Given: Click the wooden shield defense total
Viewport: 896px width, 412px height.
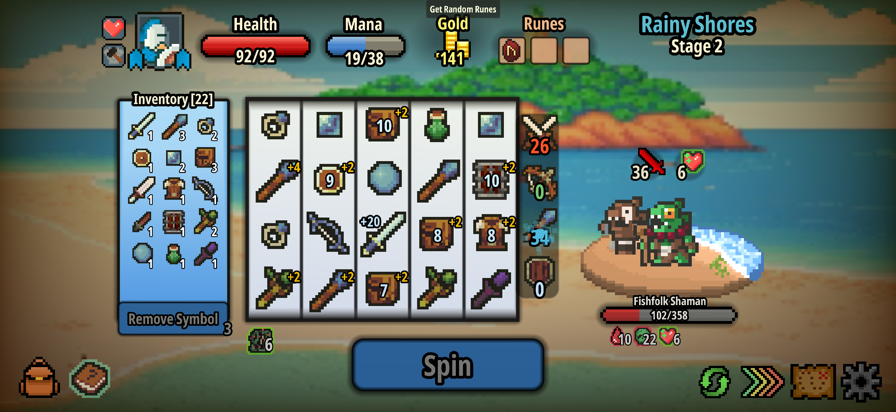Looking at the screenshot, I should [539, 275].
